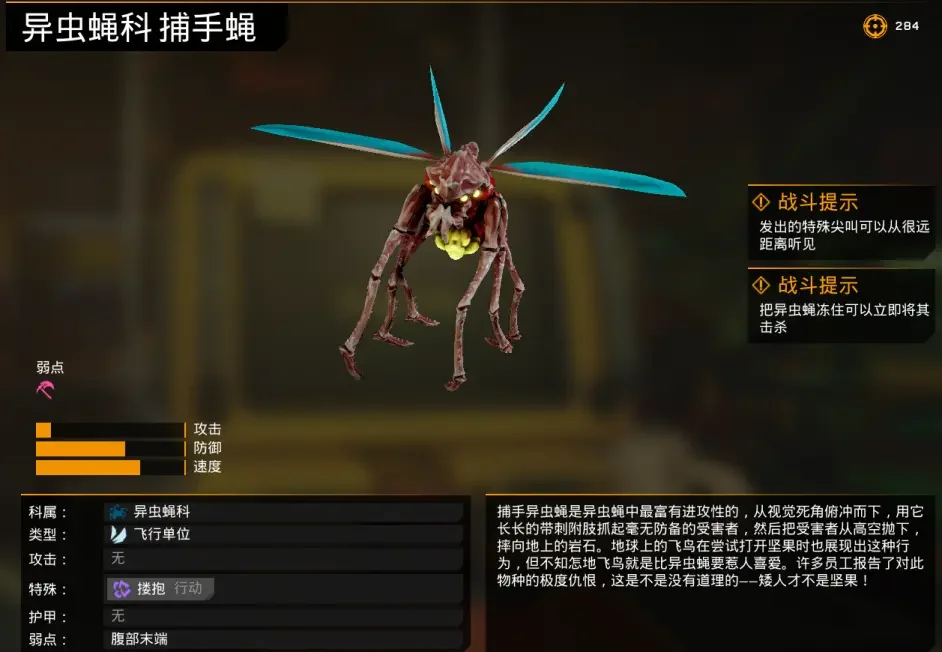This screenshot has height=652, width=942.
Task: Select the combat tip about freezing the fly
Action: 842,306
